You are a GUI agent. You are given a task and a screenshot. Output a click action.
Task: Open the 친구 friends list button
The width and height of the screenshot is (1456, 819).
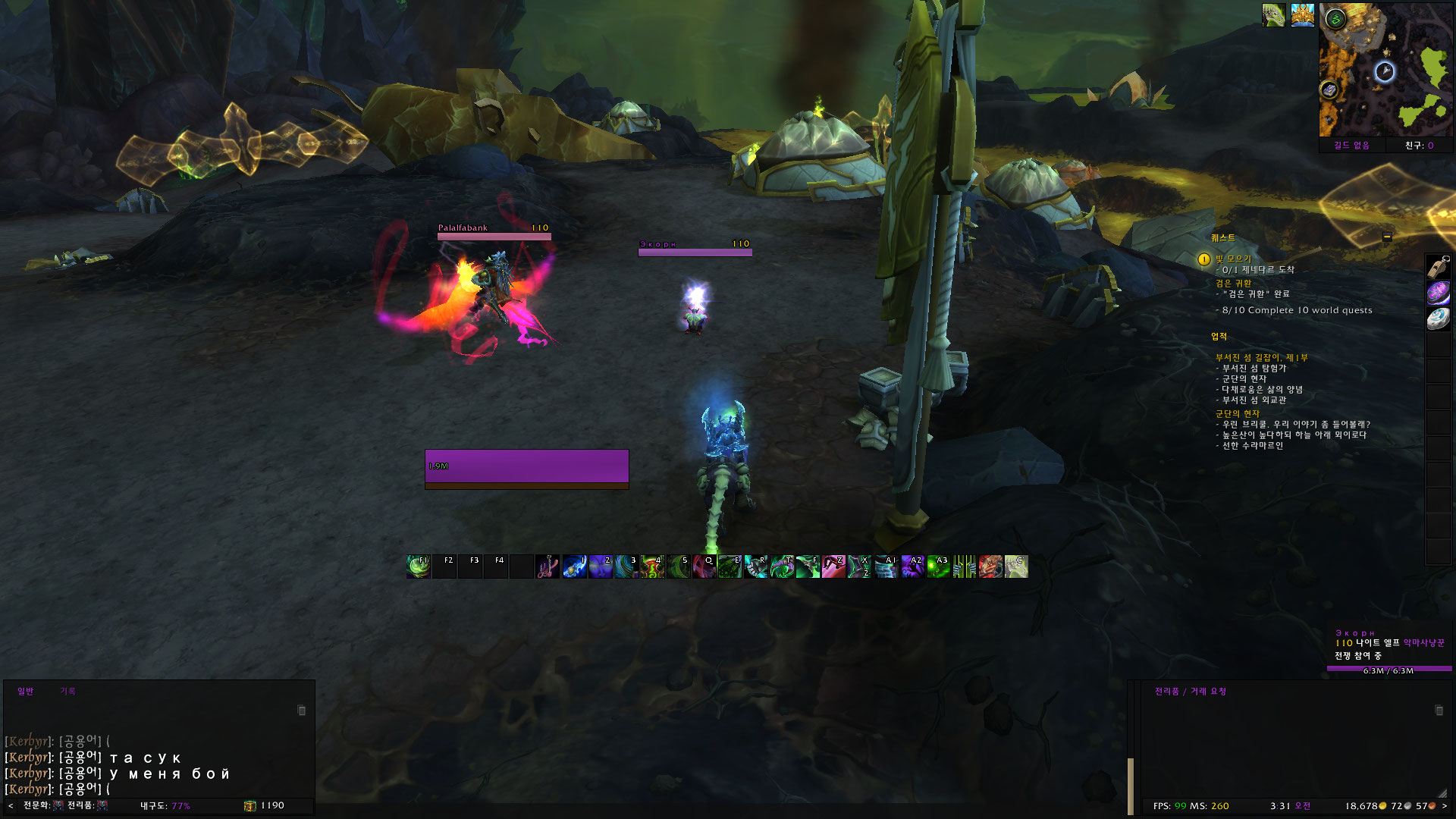(1419, 146)
